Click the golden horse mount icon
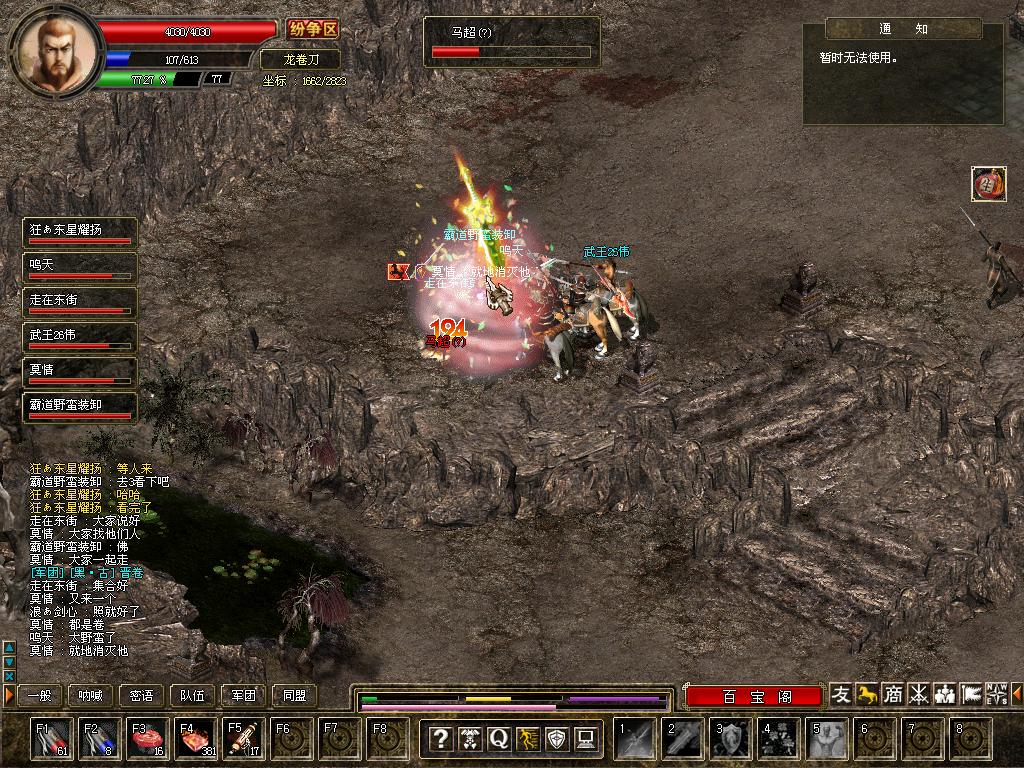 point(867,694)
